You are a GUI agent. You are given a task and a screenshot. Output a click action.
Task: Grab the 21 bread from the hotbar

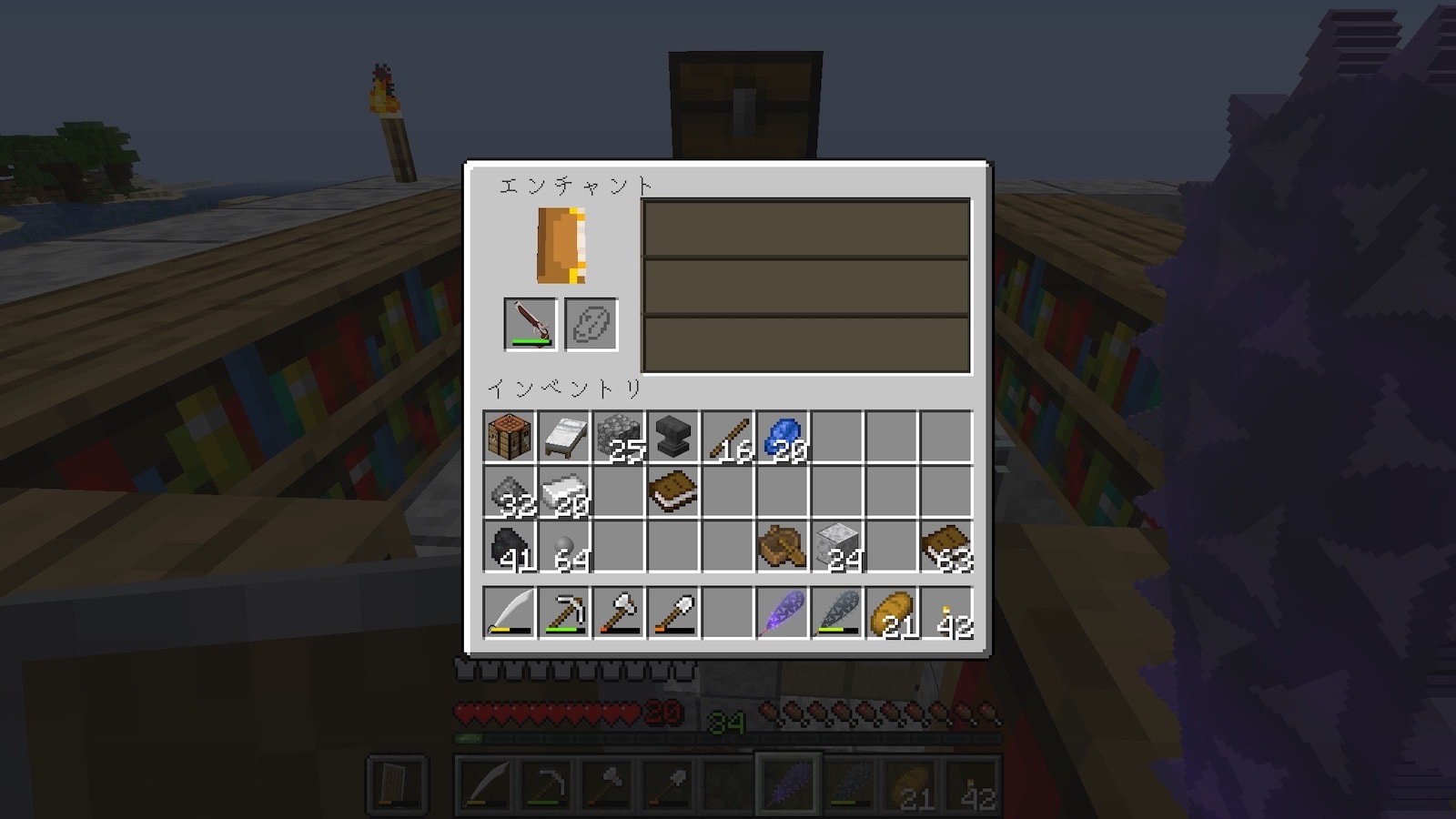click(892, 612)
